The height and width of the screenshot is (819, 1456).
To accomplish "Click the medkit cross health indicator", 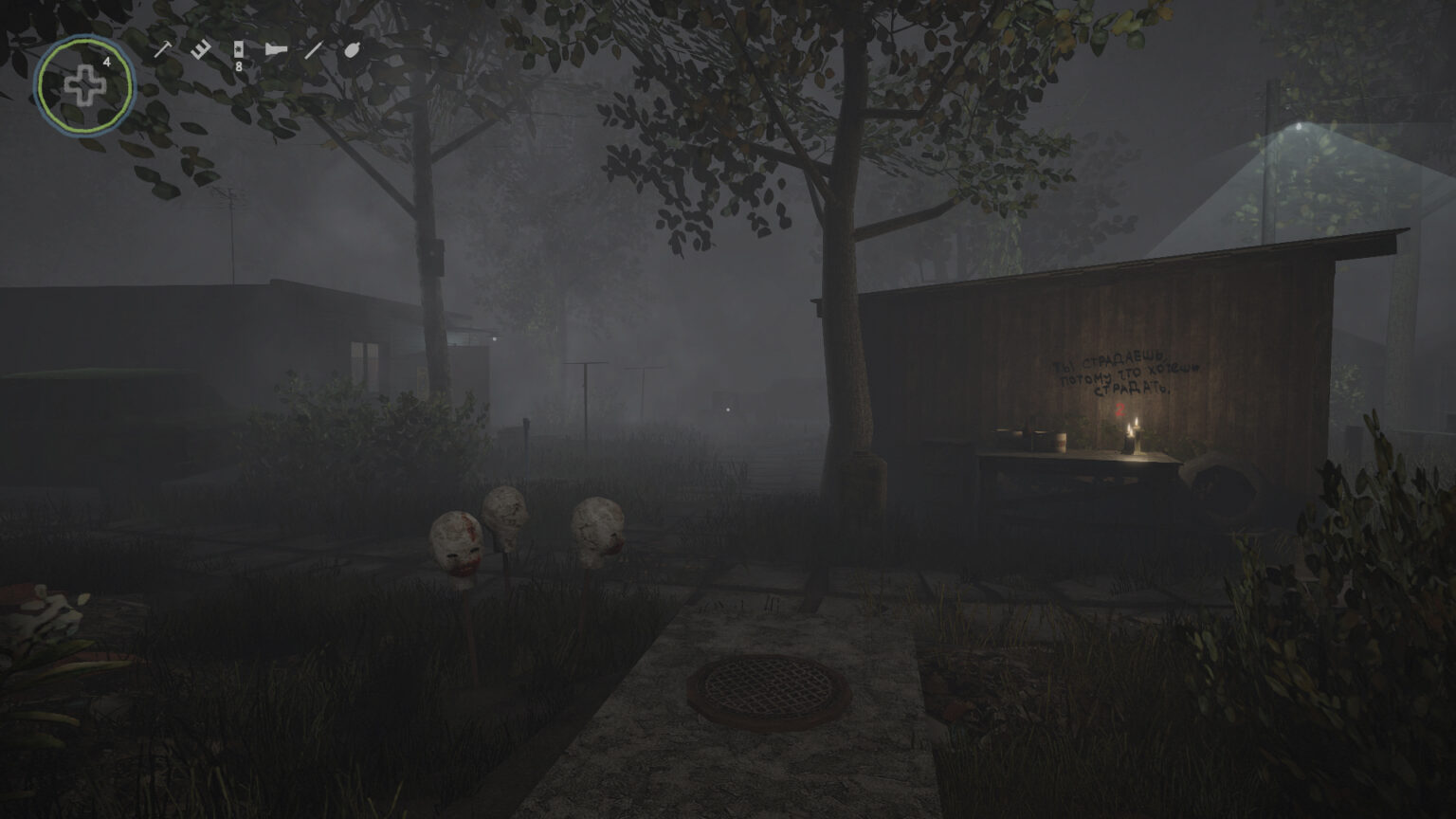I will 84,86.
